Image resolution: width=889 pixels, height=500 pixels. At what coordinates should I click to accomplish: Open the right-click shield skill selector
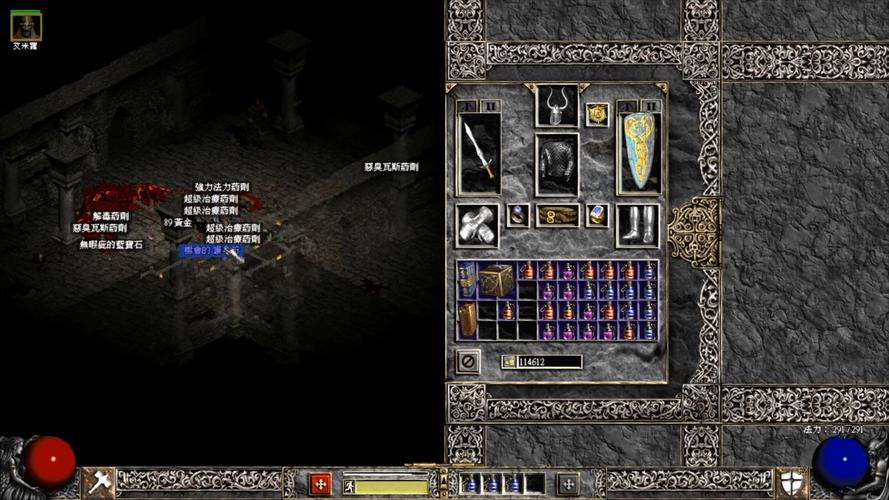pyautogui.click(x=791, y=483)
